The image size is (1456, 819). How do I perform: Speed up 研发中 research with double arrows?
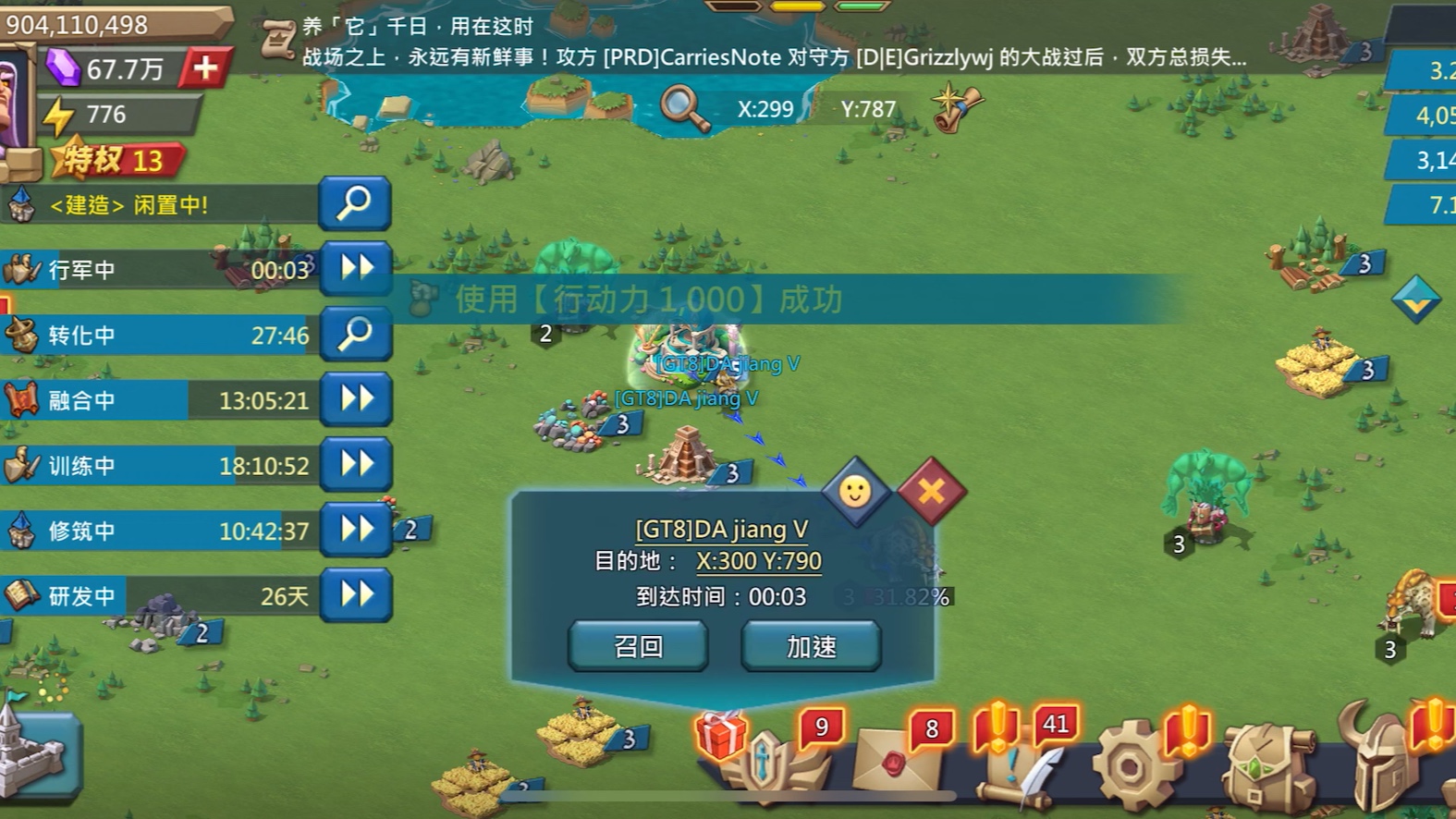click(355, 595)
